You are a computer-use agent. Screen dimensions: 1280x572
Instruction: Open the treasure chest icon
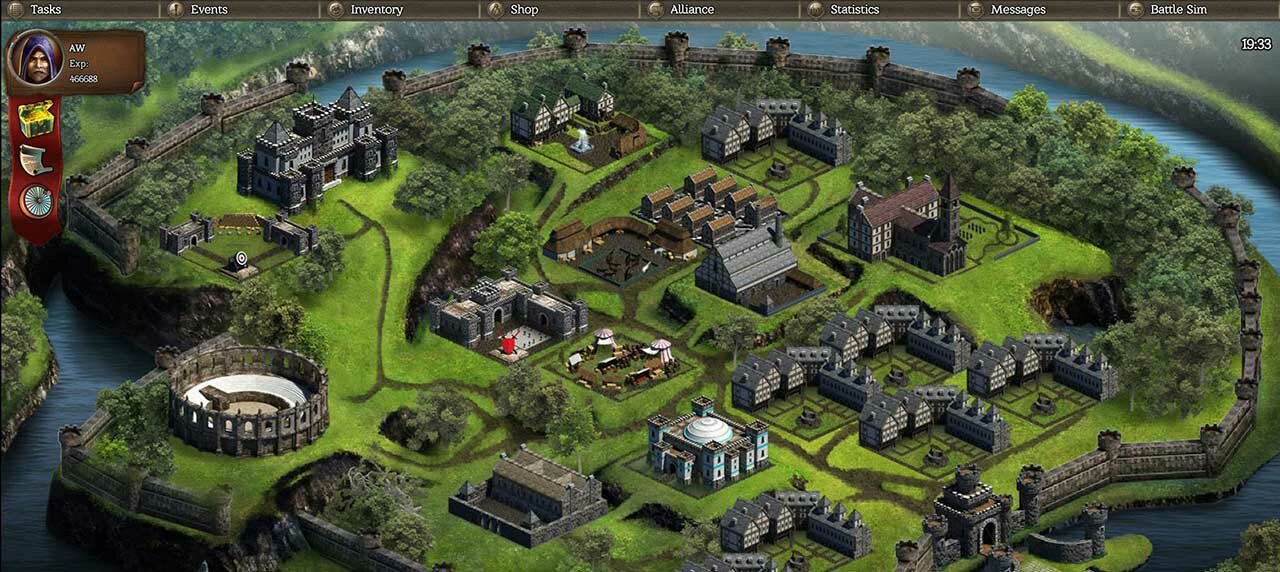36,118
